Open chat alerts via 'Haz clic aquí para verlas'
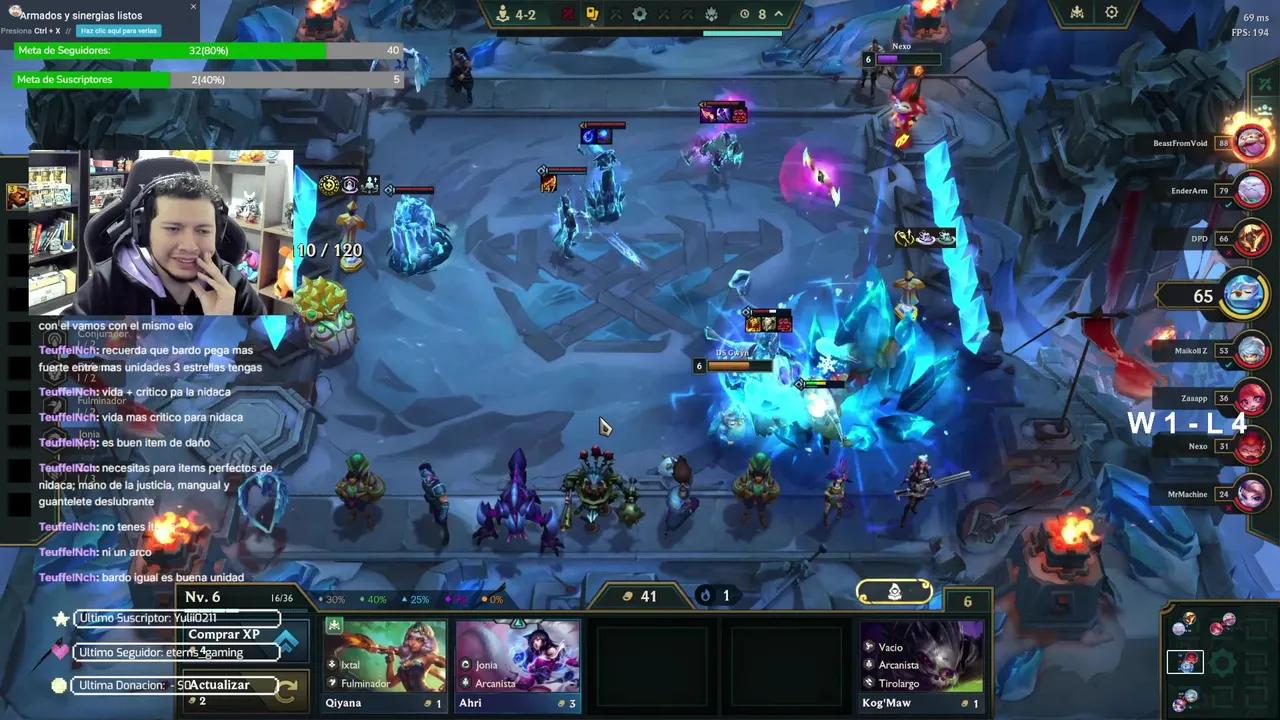Screen dimensions: 1280x720 pyautogui.click(x=120, y=31)
